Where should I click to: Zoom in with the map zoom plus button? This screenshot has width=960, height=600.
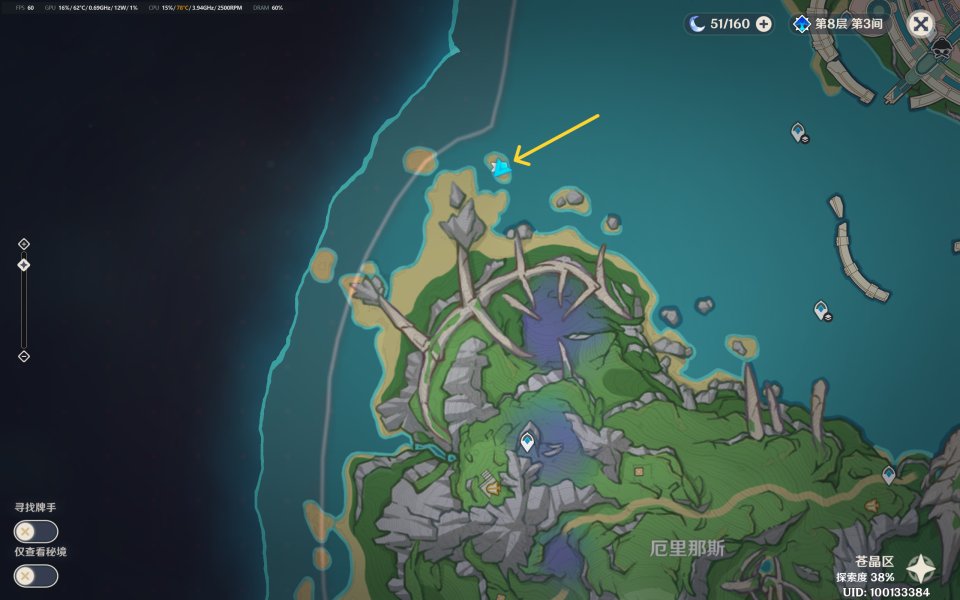click(x=24, y=244)
